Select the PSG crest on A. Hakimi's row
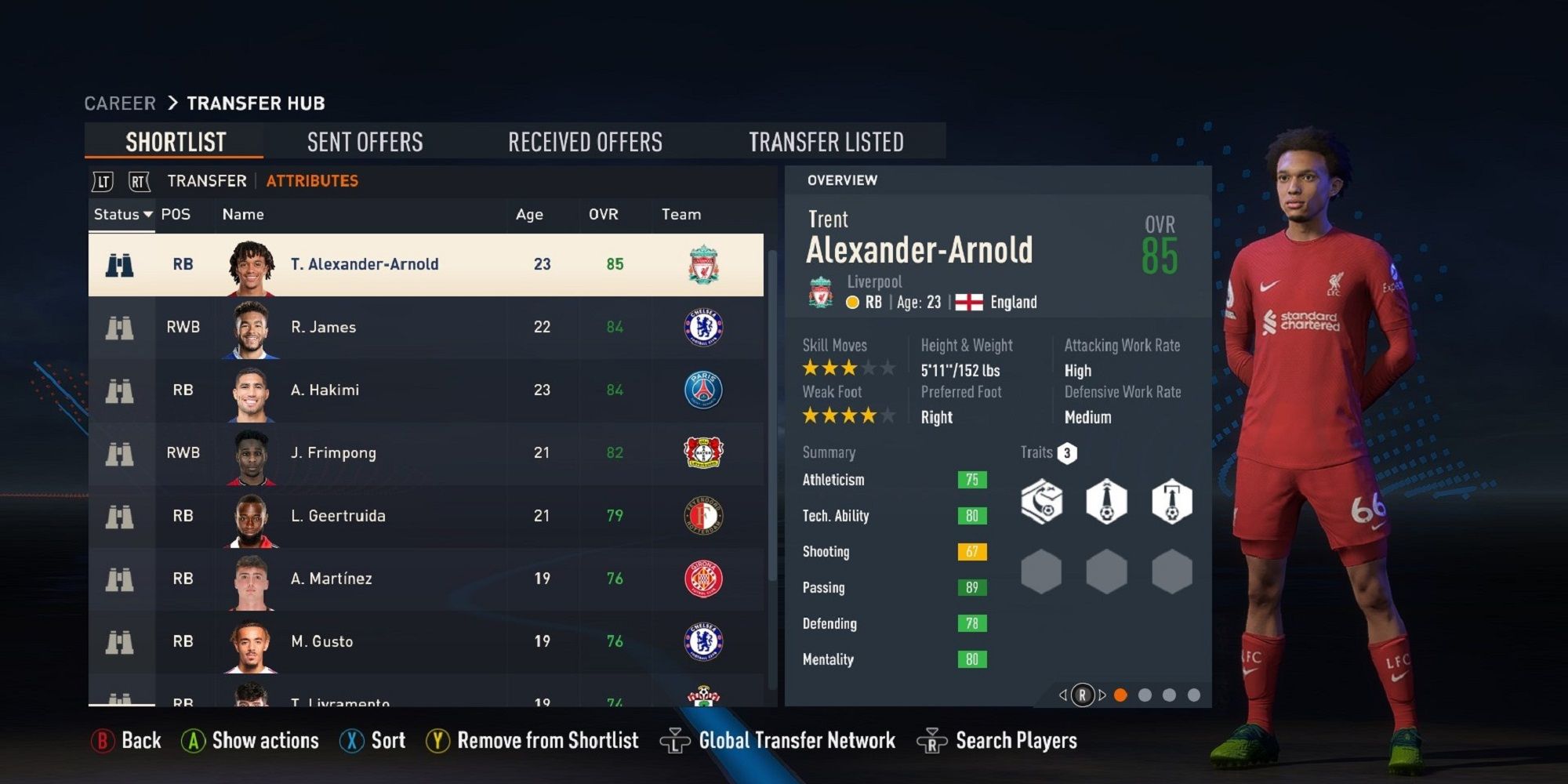The width and height of the screenshot is (1568, 784). click(703, 390)
